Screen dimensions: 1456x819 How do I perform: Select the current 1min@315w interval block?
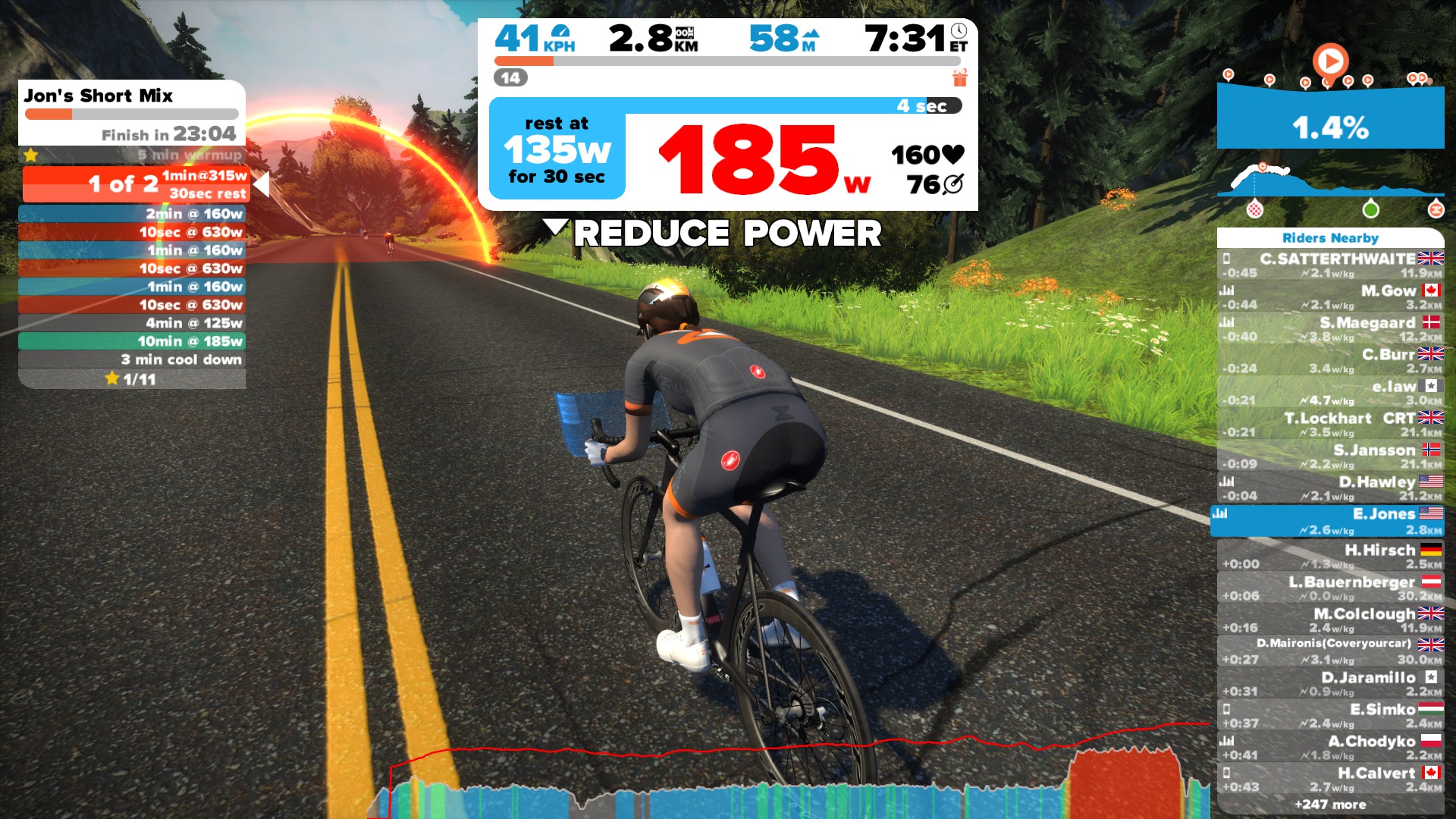coord(136,184)
